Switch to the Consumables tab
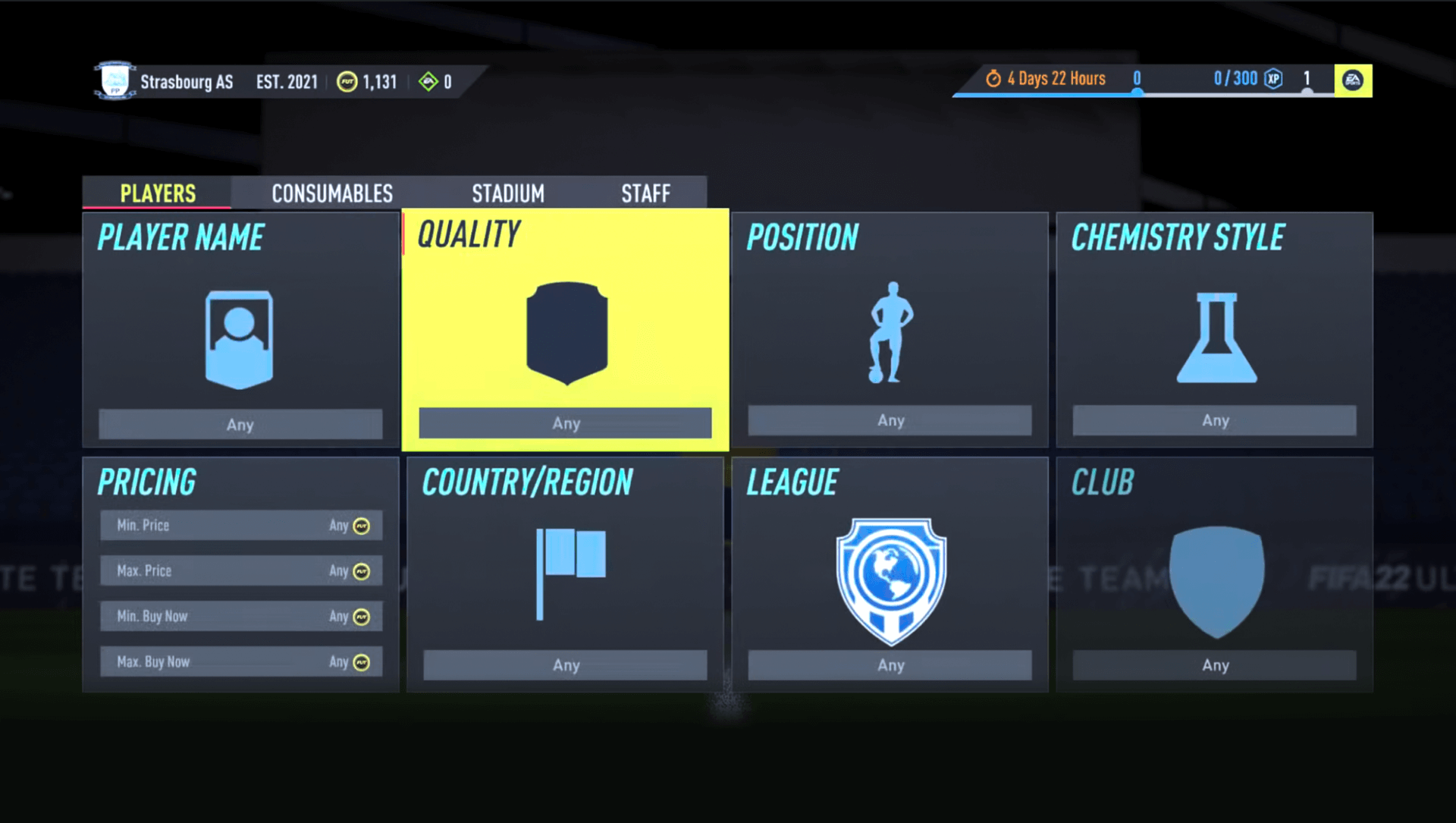Screen dimensions: 1456x823 (x=331, y=193)
